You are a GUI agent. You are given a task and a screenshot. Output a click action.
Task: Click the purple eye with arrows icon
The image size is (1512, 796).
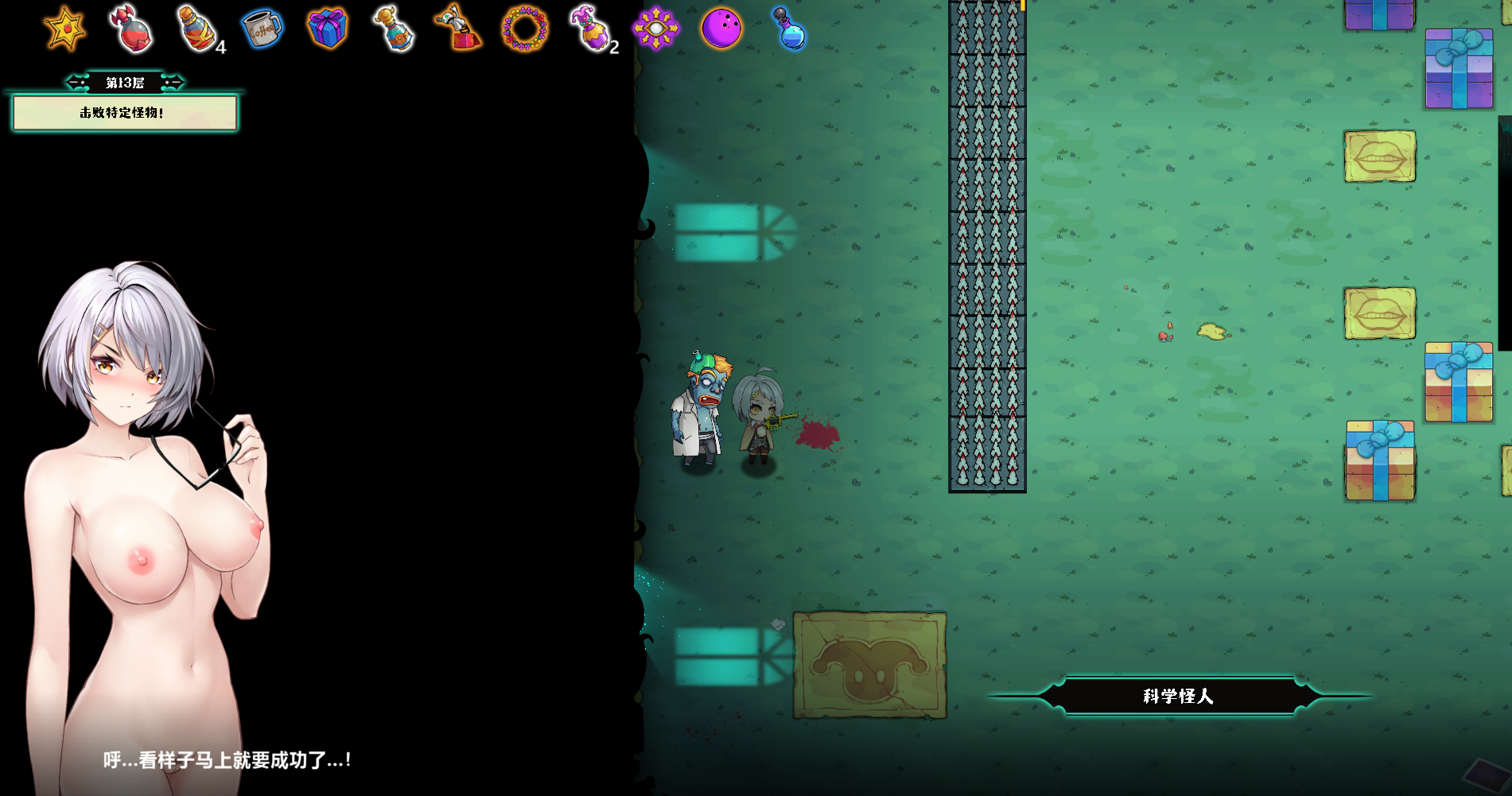point(656,29)
